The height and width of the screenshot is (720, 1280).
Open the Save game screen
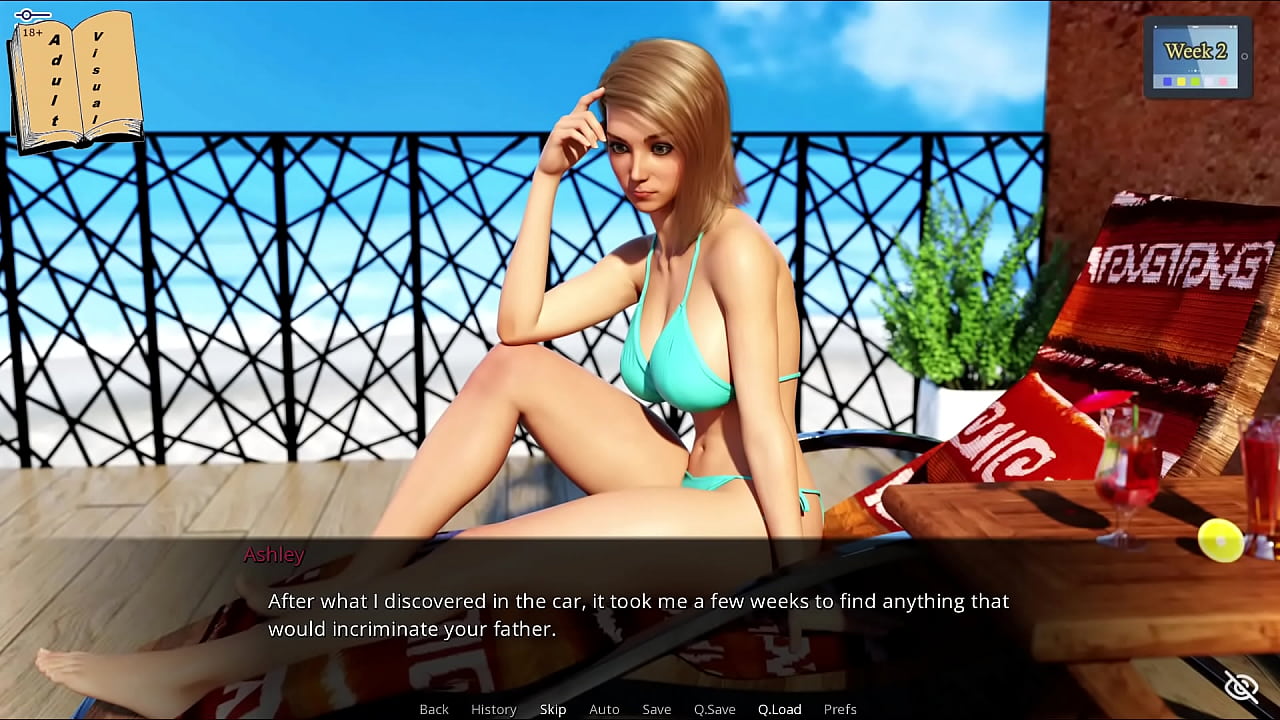(x=656, y=709)
